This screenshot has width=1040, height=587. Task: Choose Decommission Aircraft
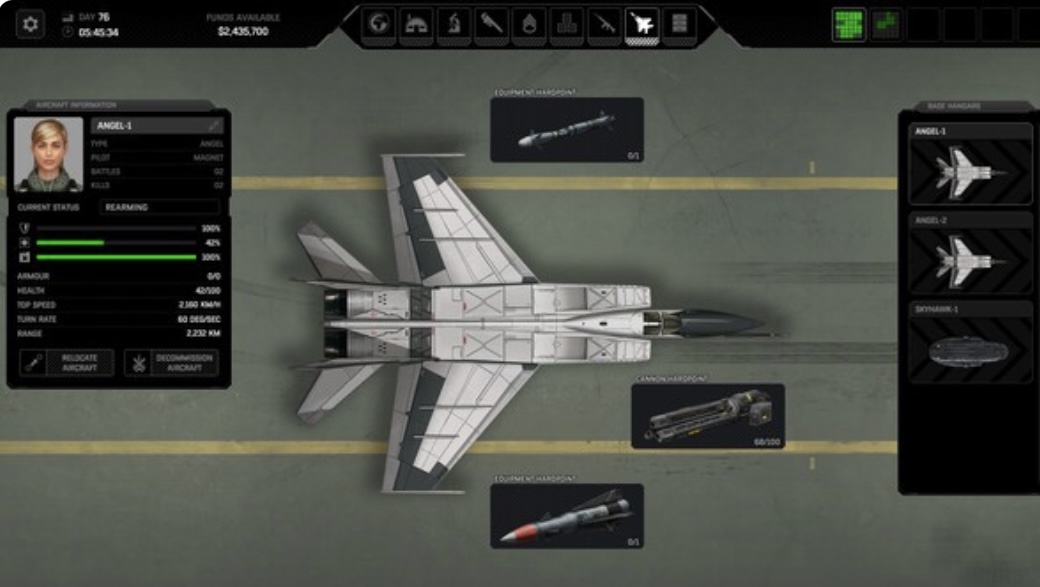(x=171, y=363)
